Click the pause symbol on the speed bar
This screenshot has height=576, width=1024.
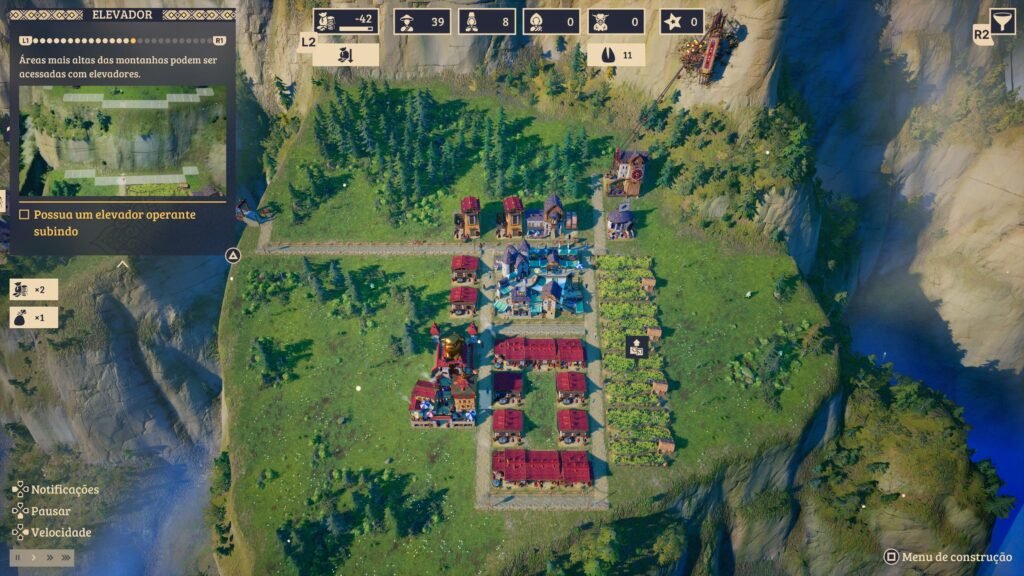(18, 557)
